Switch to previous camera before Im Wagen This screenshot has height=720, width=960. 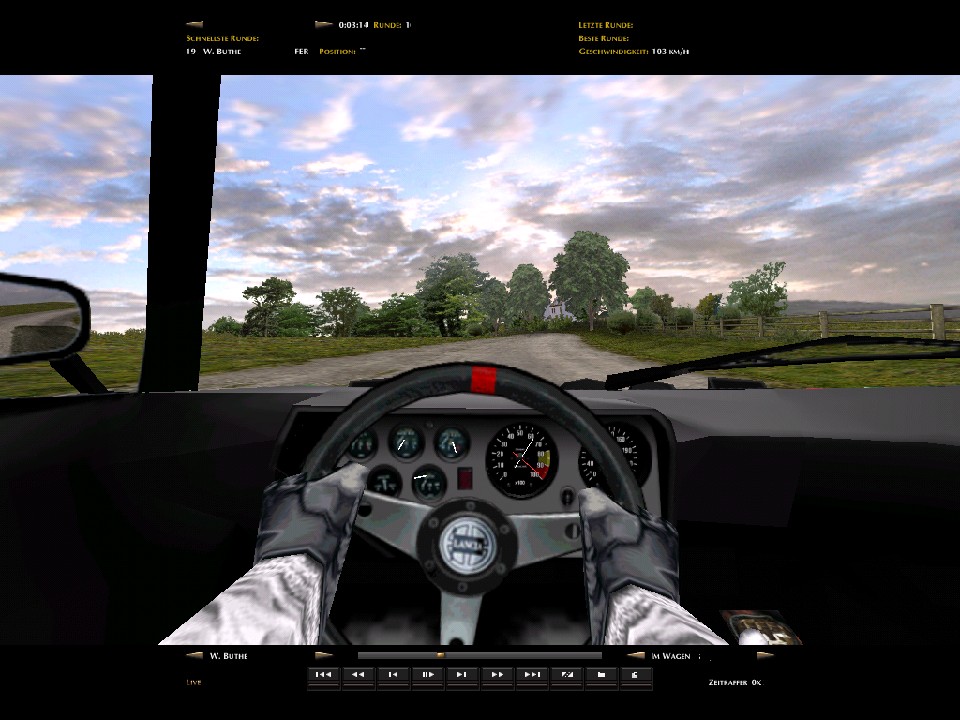click(x=635, y=656)
